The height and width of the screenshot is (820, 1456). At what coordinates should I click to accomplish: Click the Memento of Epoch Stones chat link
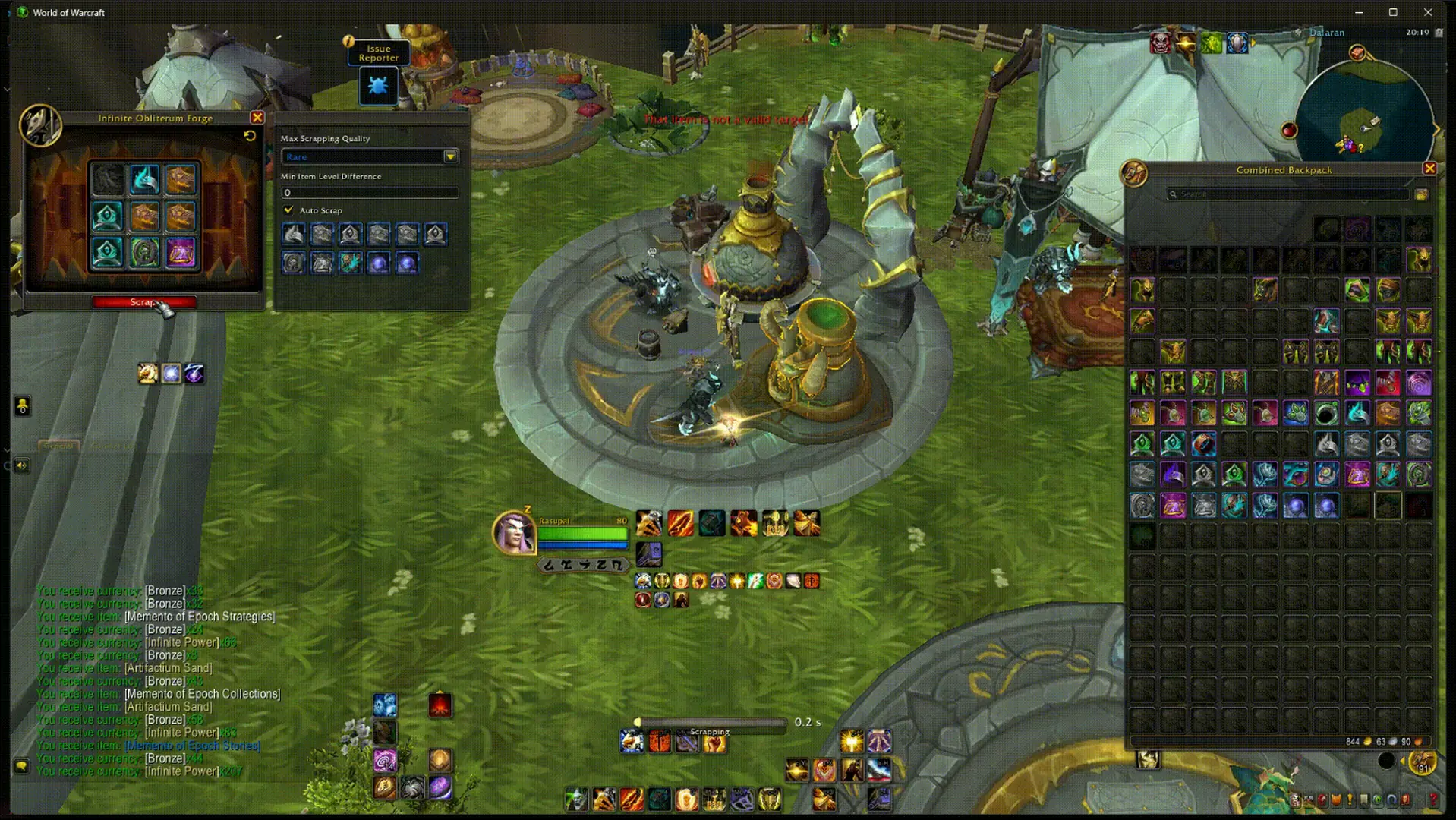coord(193,746)
